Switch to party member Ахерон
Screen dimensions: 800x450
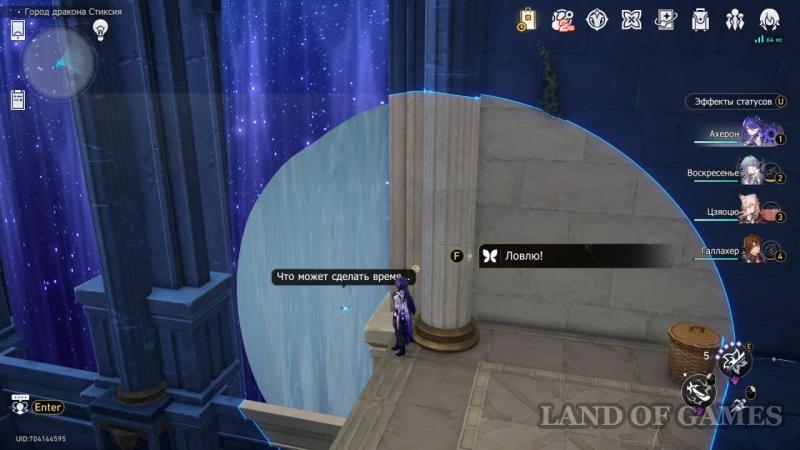[750, 135]
